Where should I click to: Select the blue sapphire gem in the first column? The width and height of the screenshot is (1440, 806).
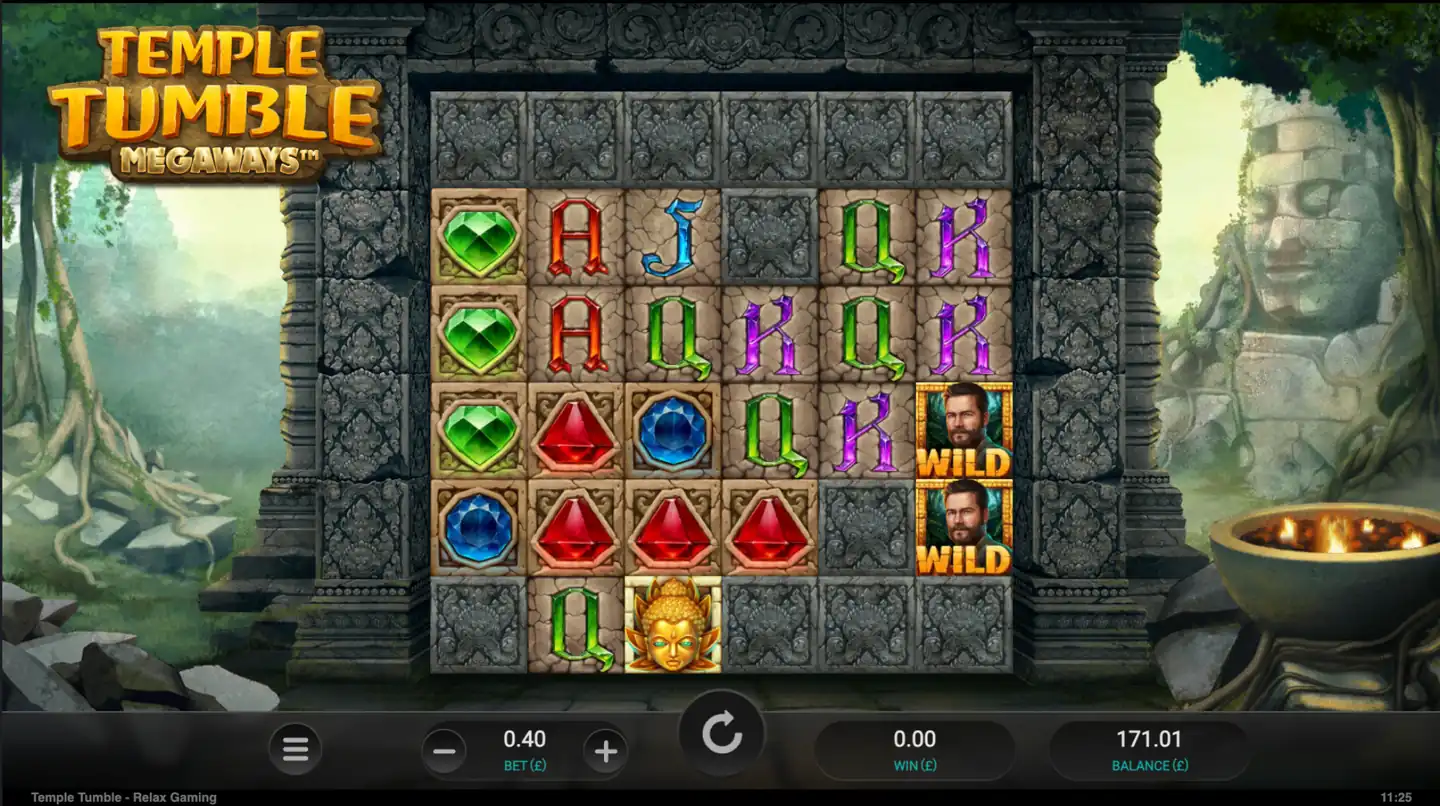478,528
